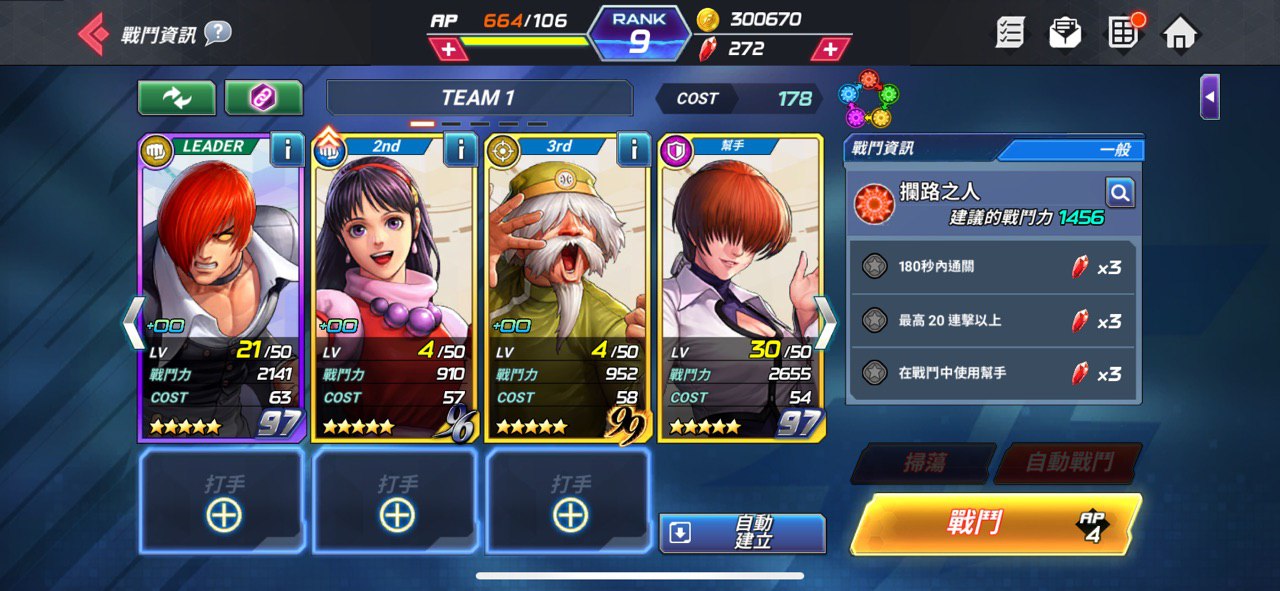Tap 自動建立 auto build button
Screen dimensions: 1280x591
tap(742, 532)
